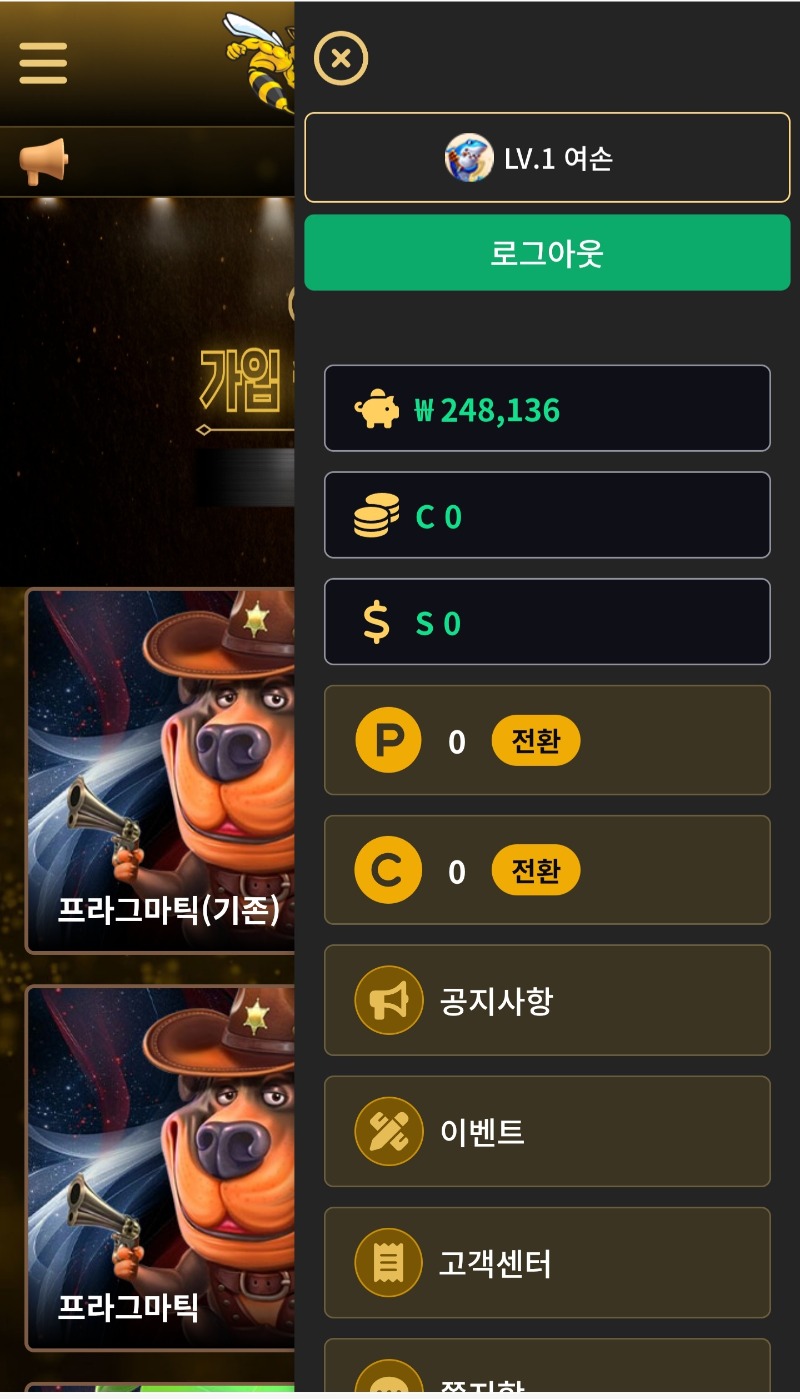Image resolution: width=800 pixels, height=1399 pixels.
Task: Tap the green 로그아웃 logout button
Action: point(547,253)
